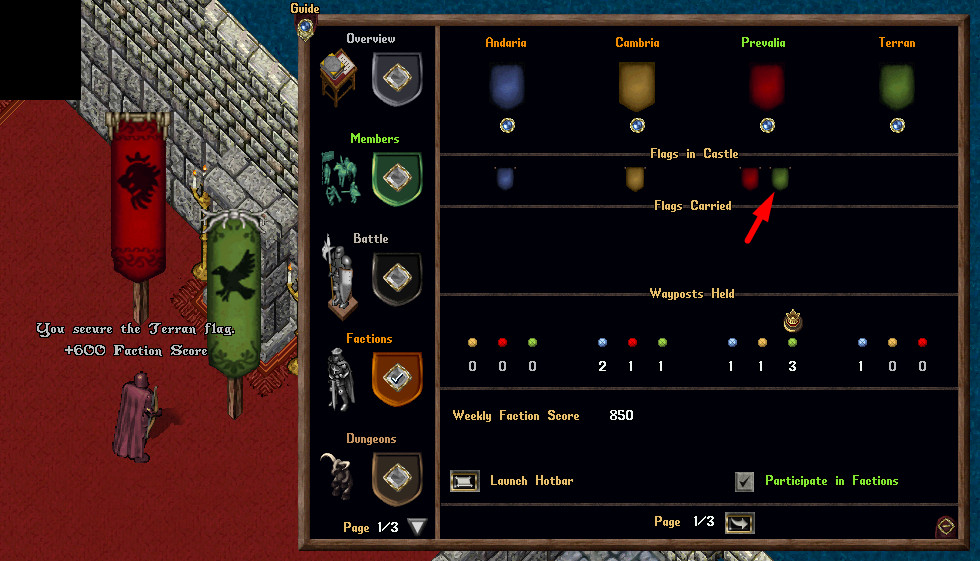Go to next page with arrow button
This screenshot has height=561, width=980.
point(740,523)
